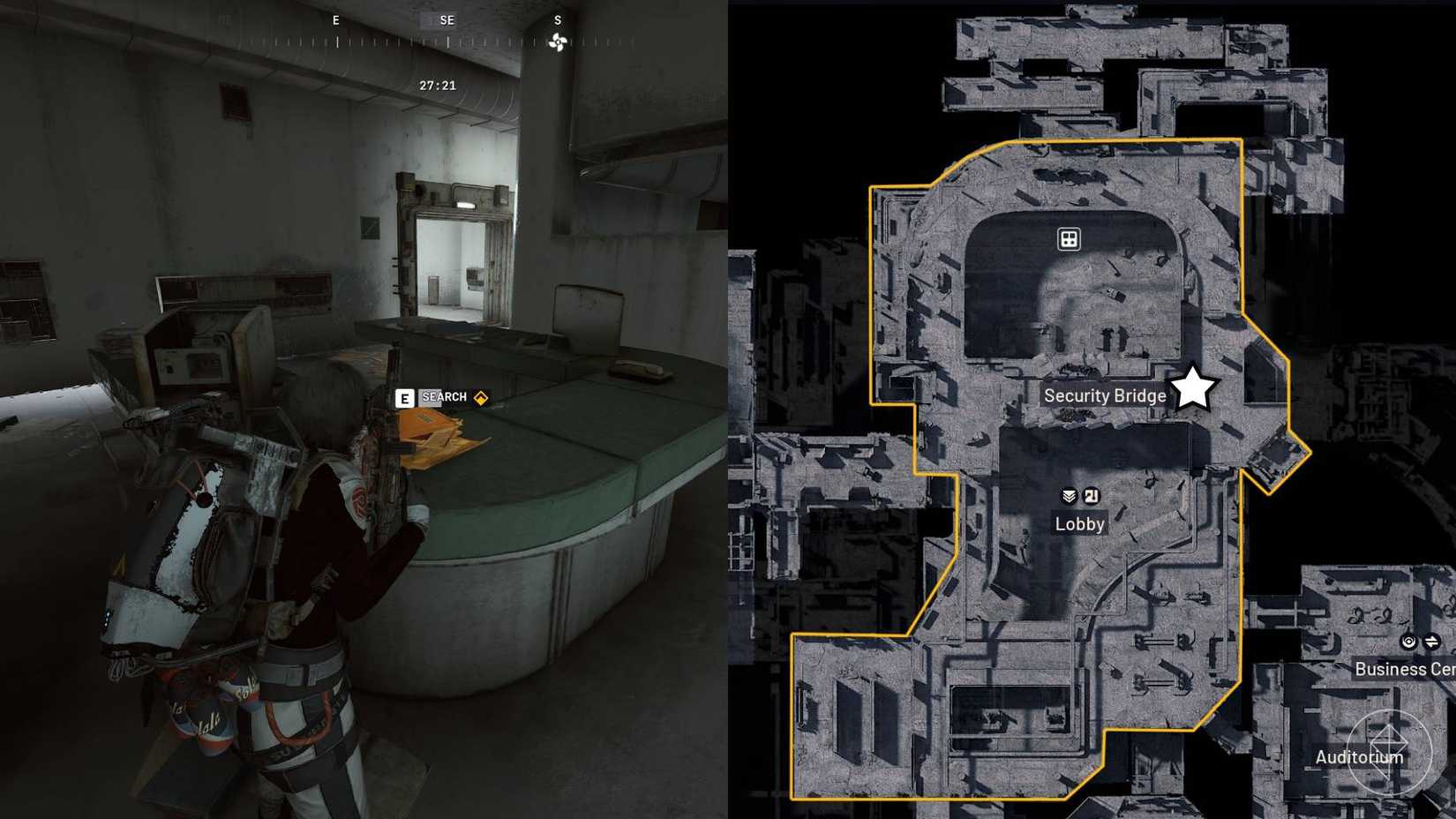
Task: Expand the stacked-chevron supply icon near Lobby
Action: tap(1067, 496)
